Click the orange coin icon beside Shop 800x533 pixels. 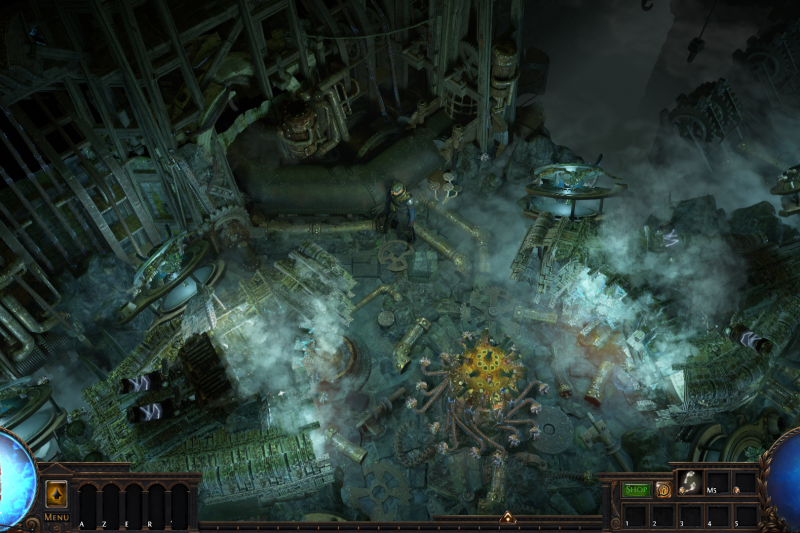[663, 490]
